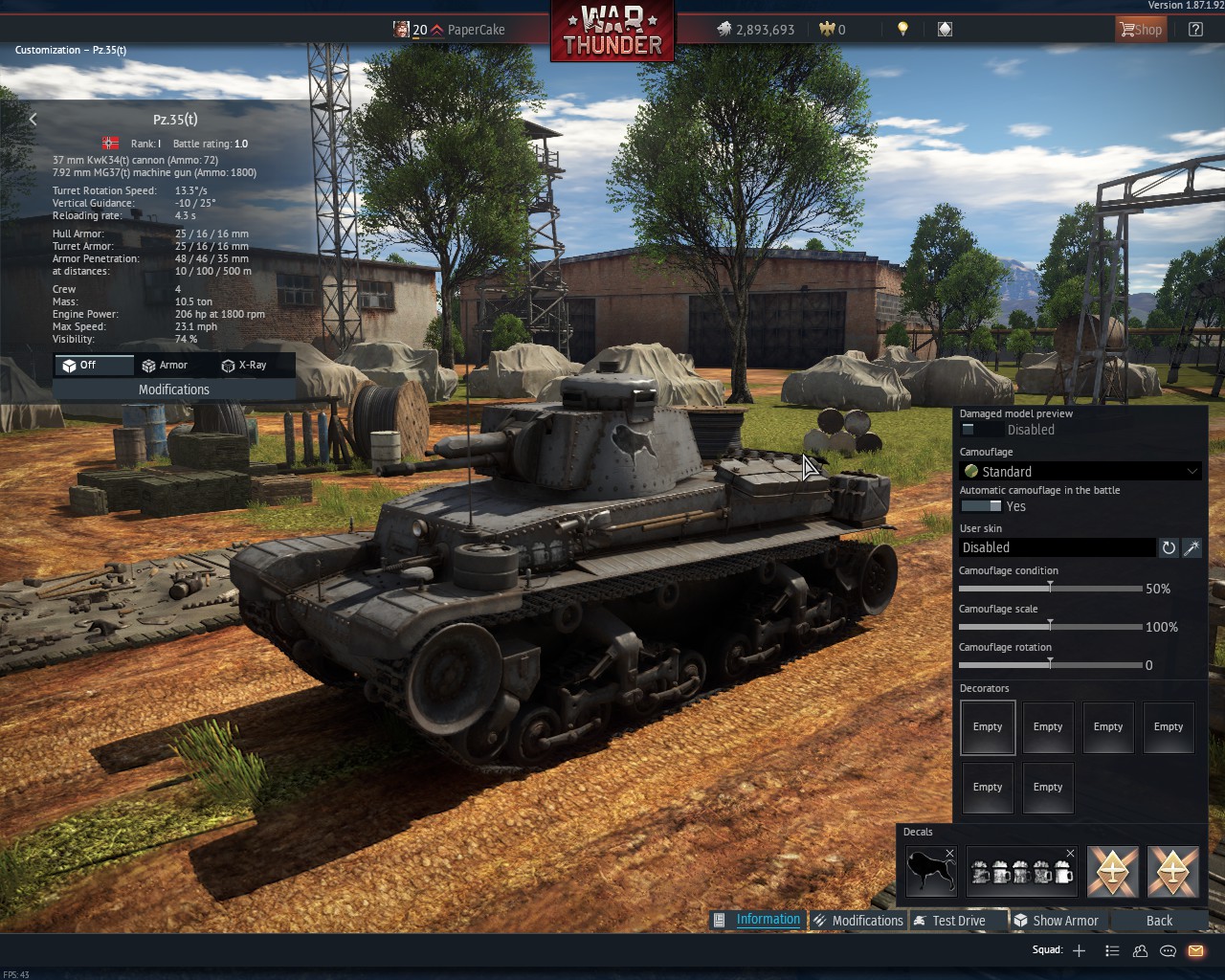This screenshot has height=980, width=1225.
Task: Adjust the Camouflage condition slider
Action: coord(1050,588)
